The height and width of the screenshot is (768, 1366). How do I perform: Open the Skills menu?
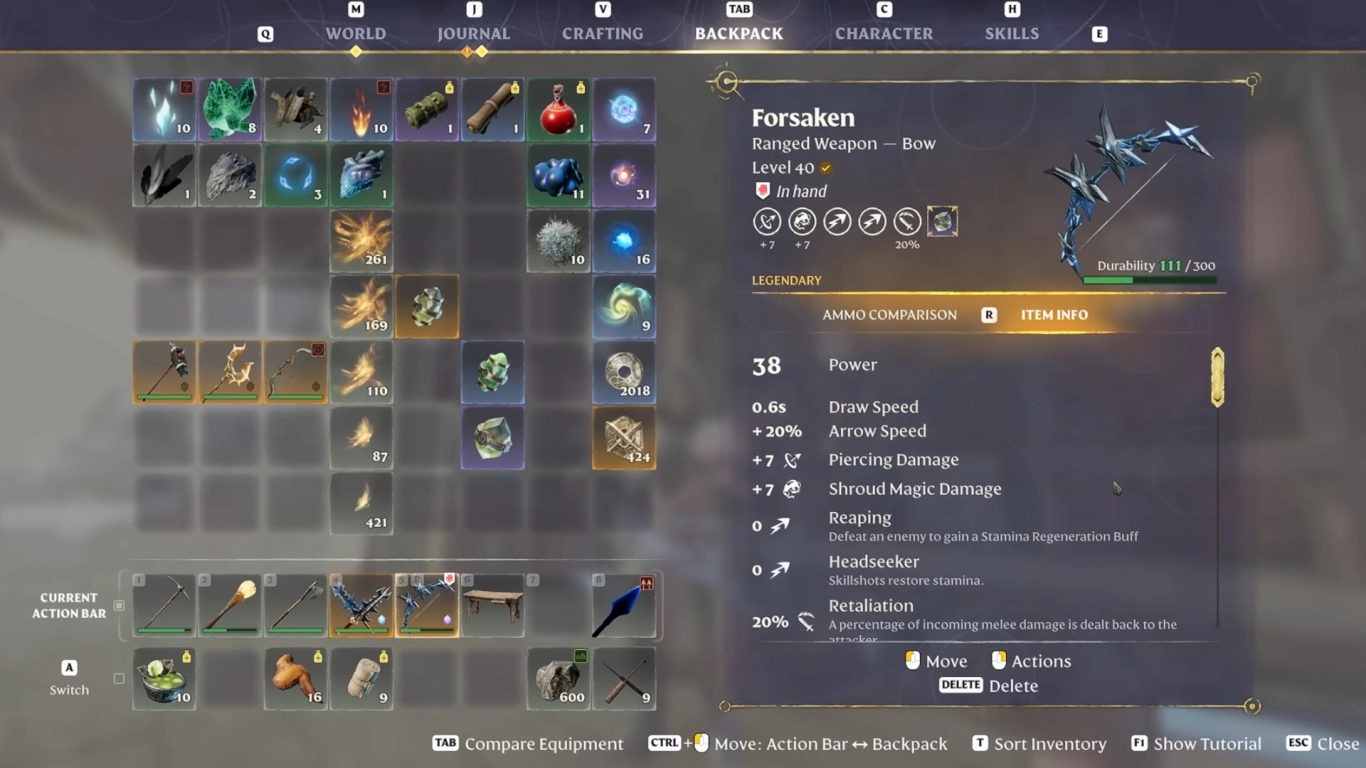[1011, 33]
